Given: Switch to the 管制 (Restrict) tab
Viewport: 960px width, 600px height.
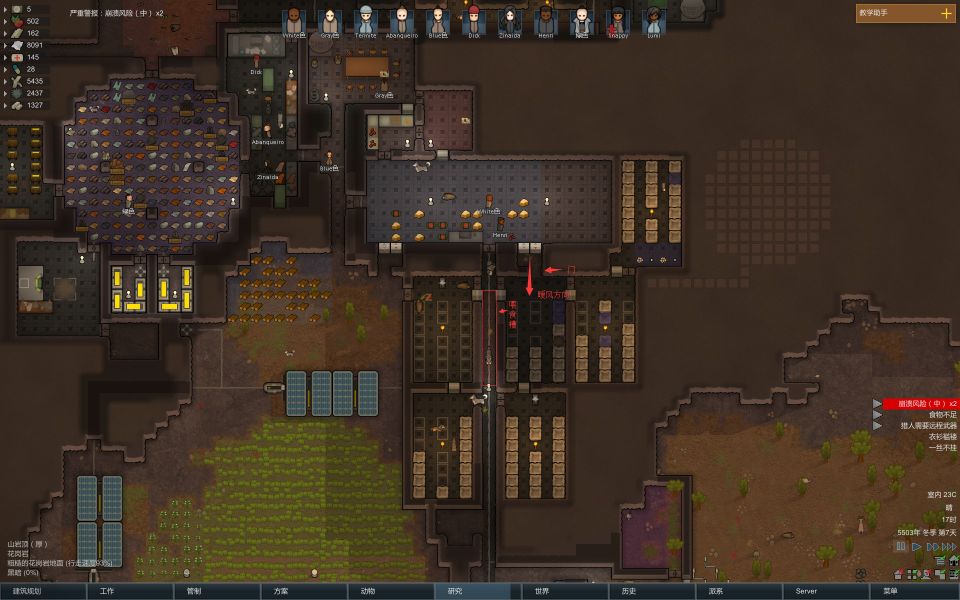Looking at the screenshot, I should point(194,591).
